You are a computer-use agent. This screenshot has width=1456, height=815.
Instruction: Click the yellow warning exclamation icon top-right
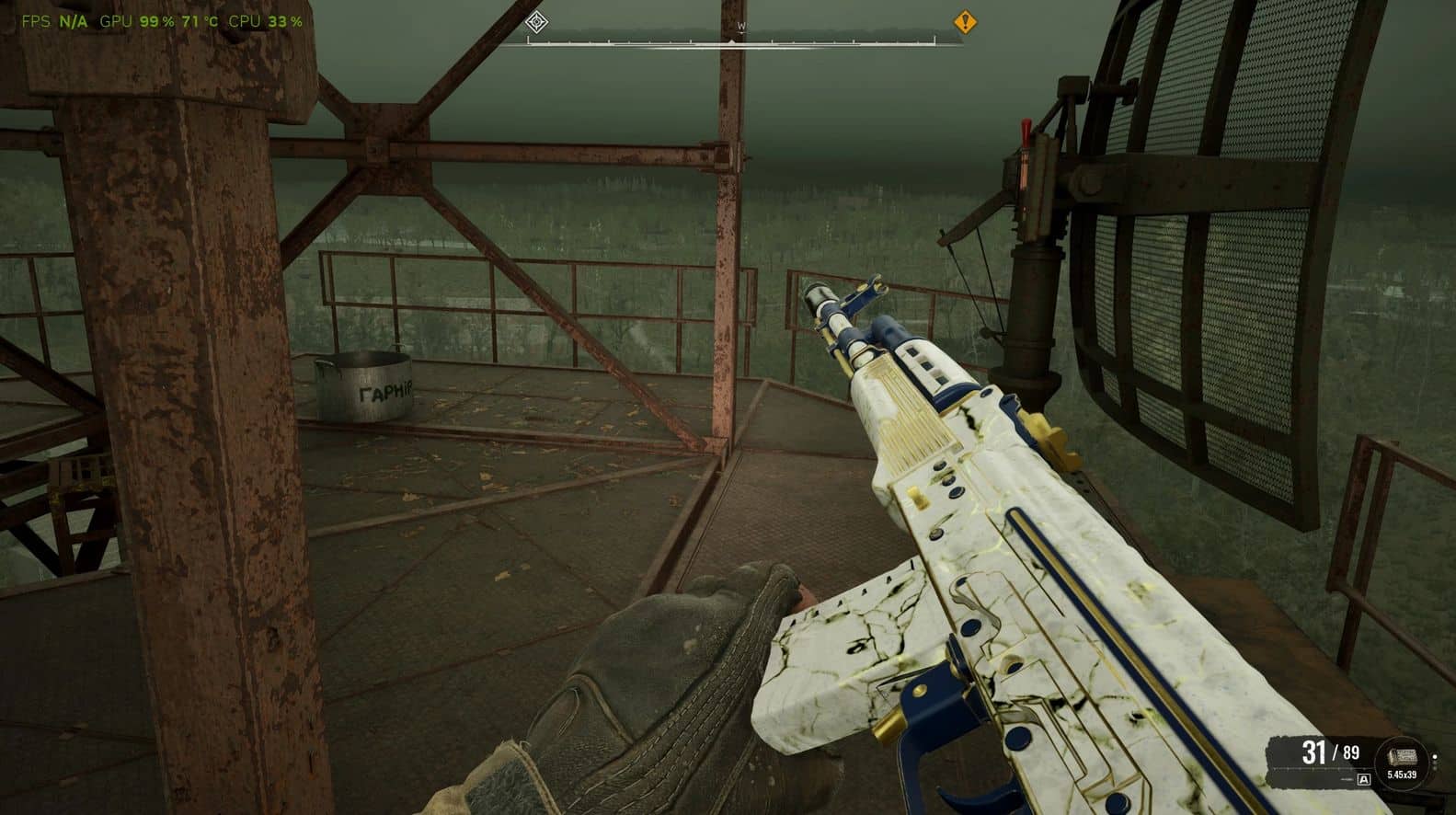964,22
